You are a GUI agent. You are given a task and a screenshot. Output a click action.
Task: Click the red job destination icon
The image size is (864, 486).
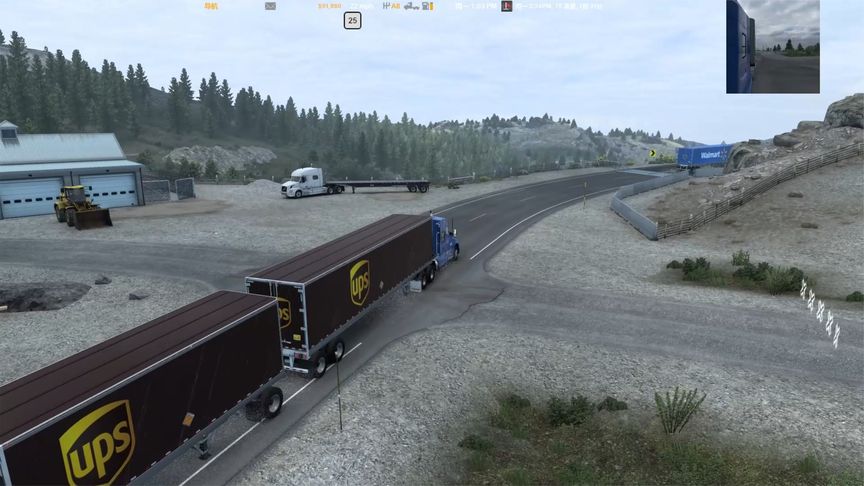coord(507,6)
